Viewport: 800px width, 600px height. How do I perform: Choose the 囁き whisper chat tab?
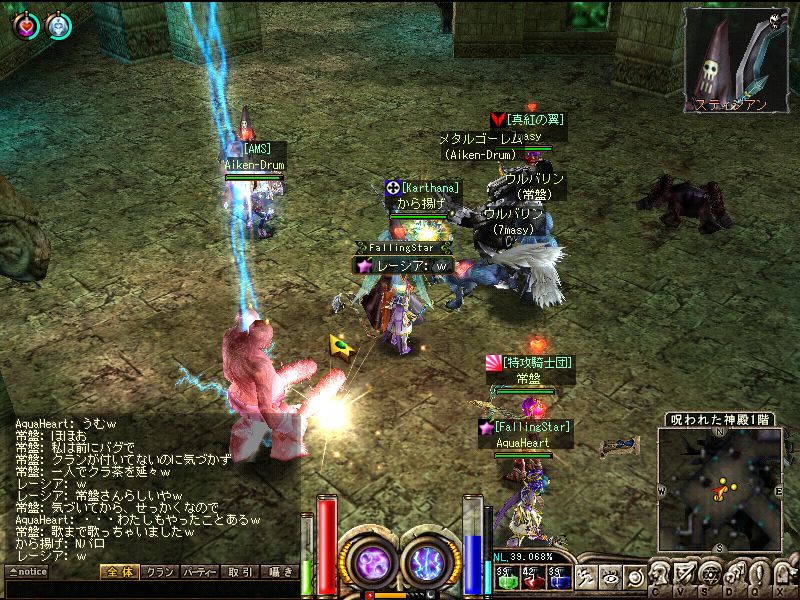[279, 572]
